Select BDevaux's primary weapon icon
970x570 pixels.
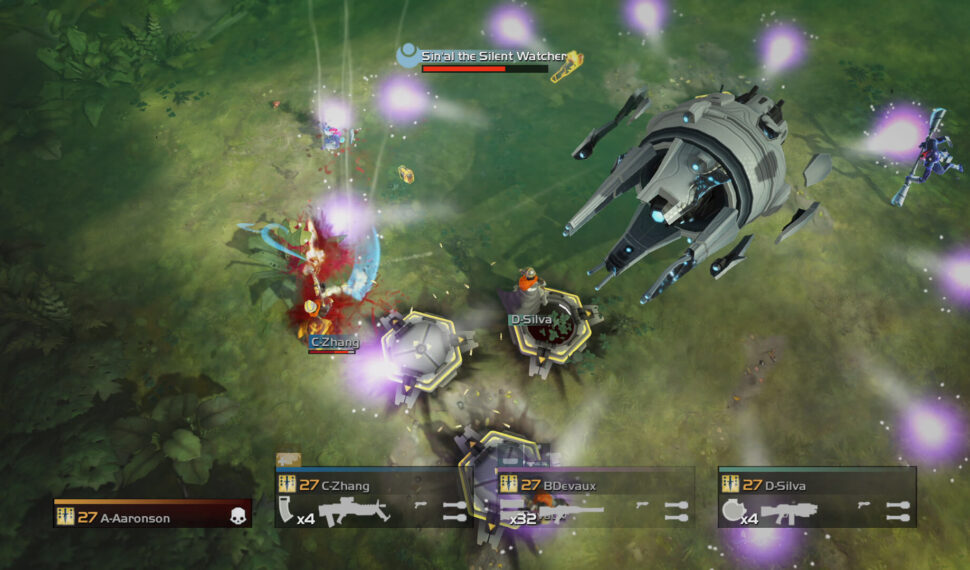pos(570,512)
